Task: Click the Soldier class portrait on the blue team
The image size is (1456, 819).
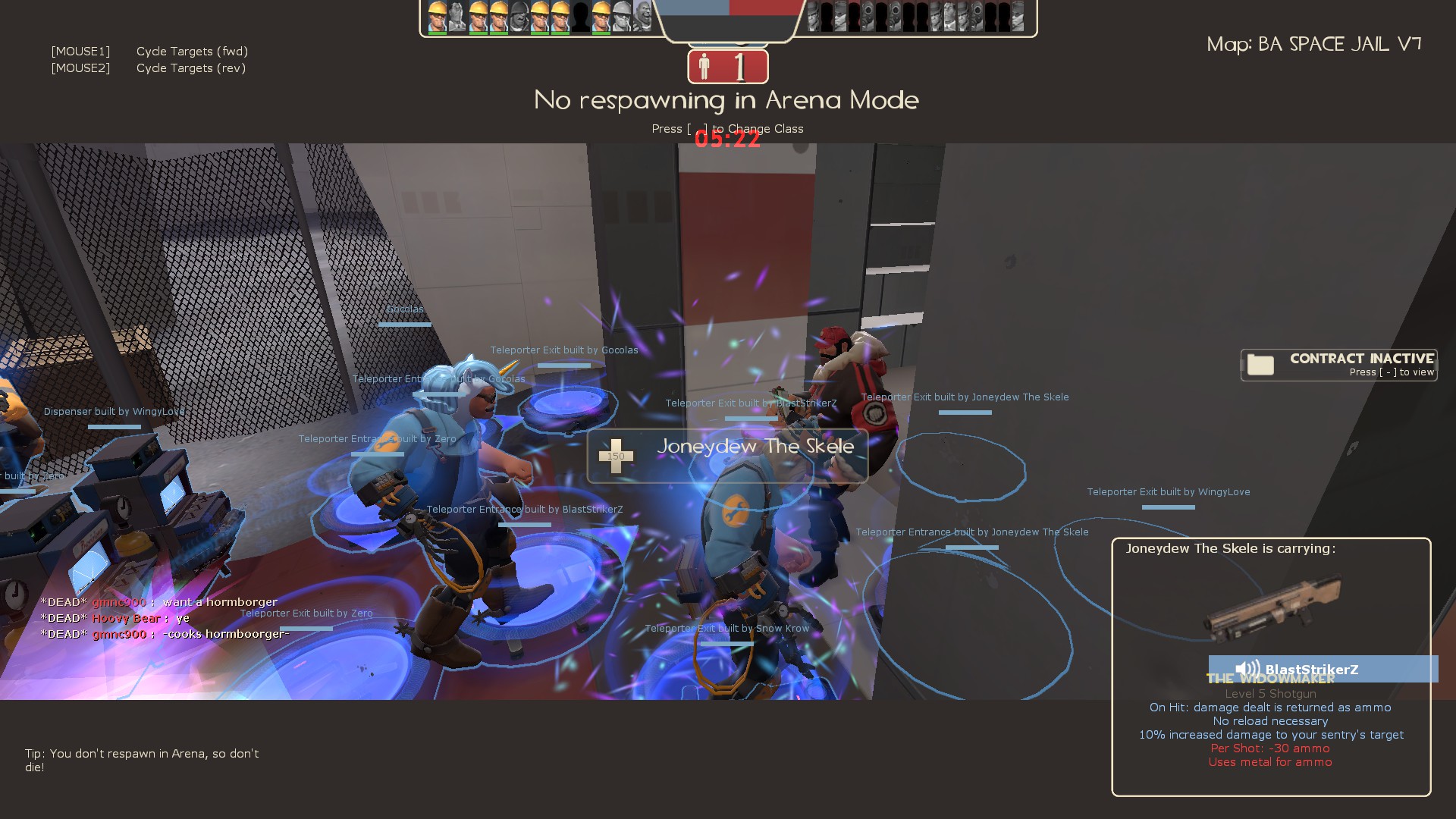Action: point(521,15)
